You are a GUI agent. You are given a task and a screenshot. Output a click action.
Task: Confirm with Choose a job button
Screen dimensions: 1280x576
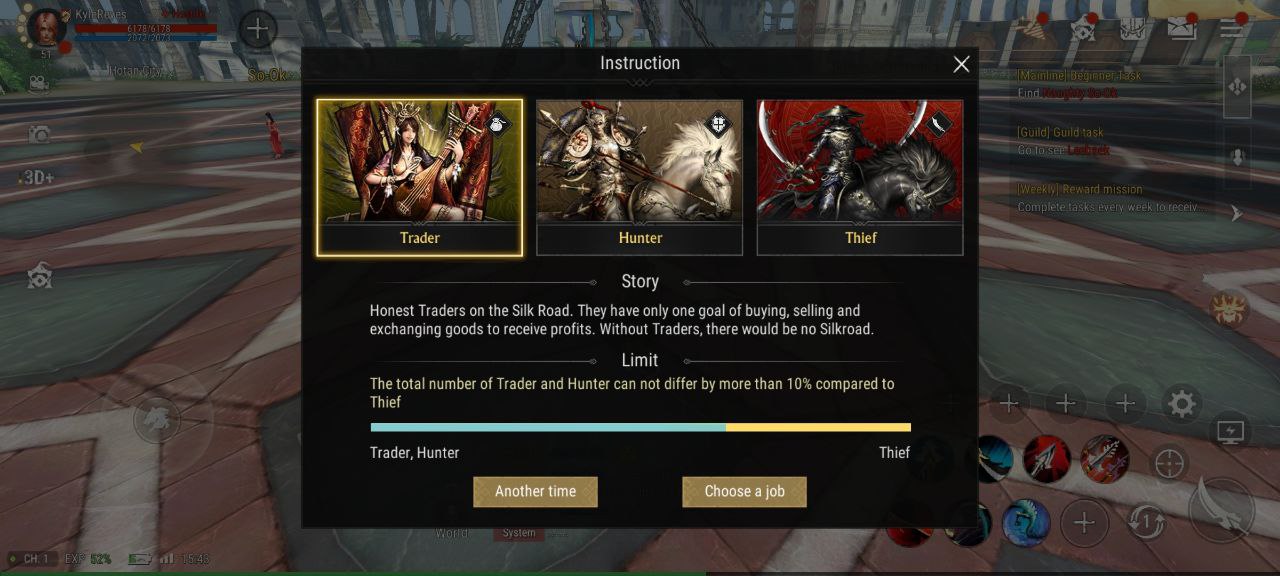coord(744,491)
